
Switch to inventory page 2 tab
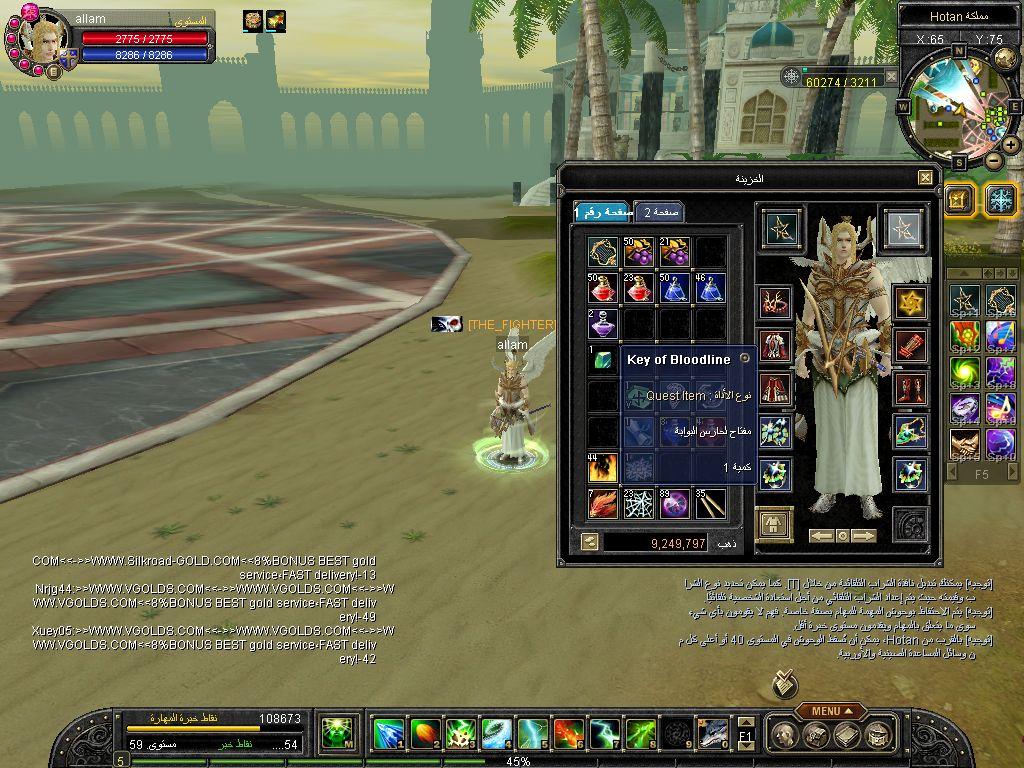click(x=660, y=212)
